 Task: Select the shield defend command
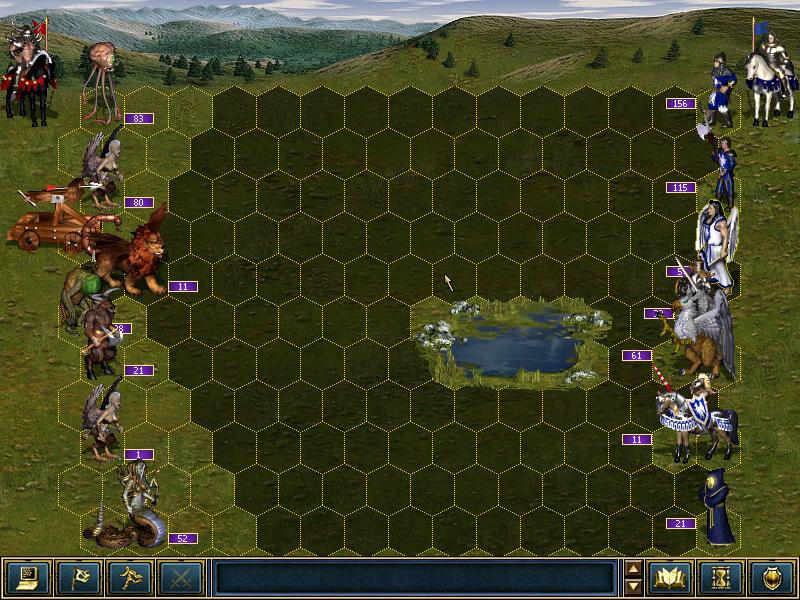tap(772, 577)
